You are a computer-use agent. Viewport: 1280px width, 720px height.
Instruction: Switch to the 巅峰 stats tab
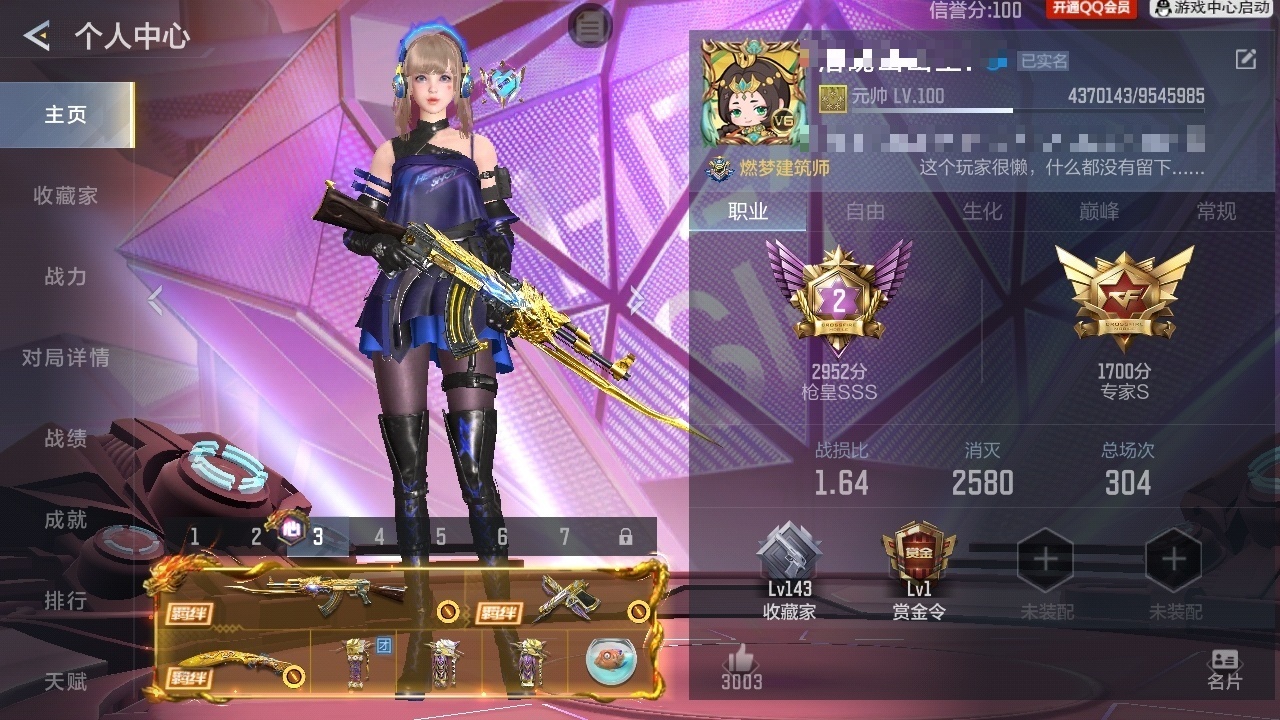tap(1099, 211)
